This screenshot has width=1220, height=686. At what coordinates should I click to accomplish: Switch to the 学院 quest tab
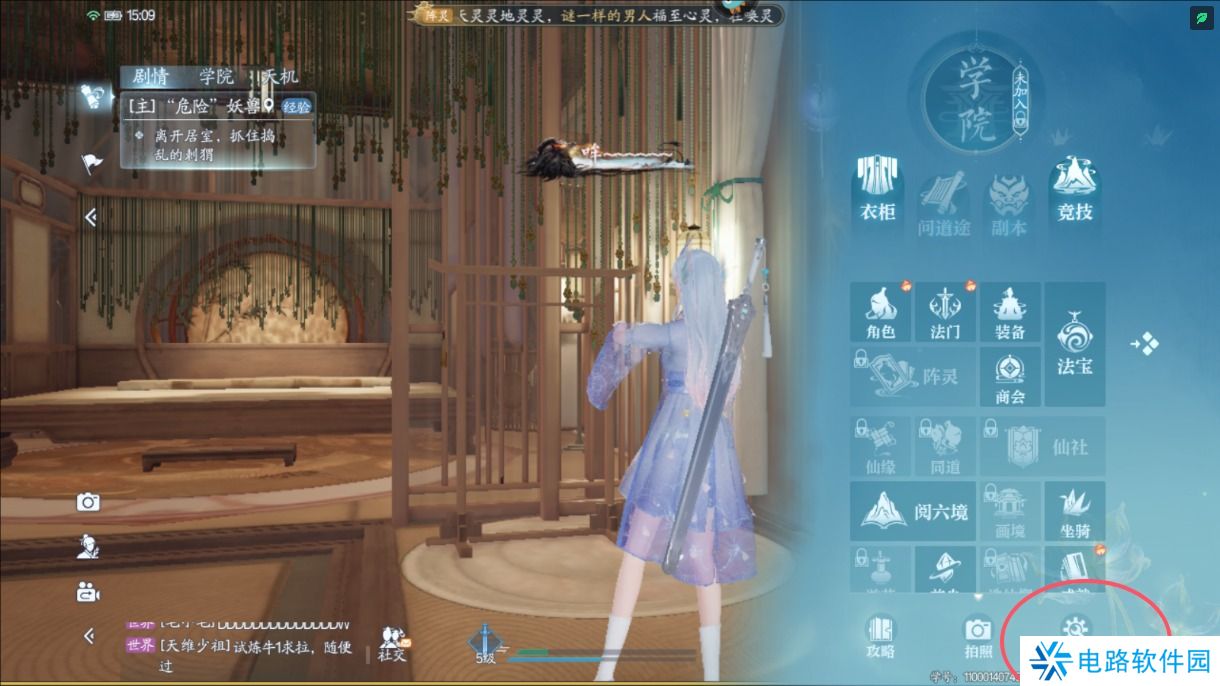(216, 77)
